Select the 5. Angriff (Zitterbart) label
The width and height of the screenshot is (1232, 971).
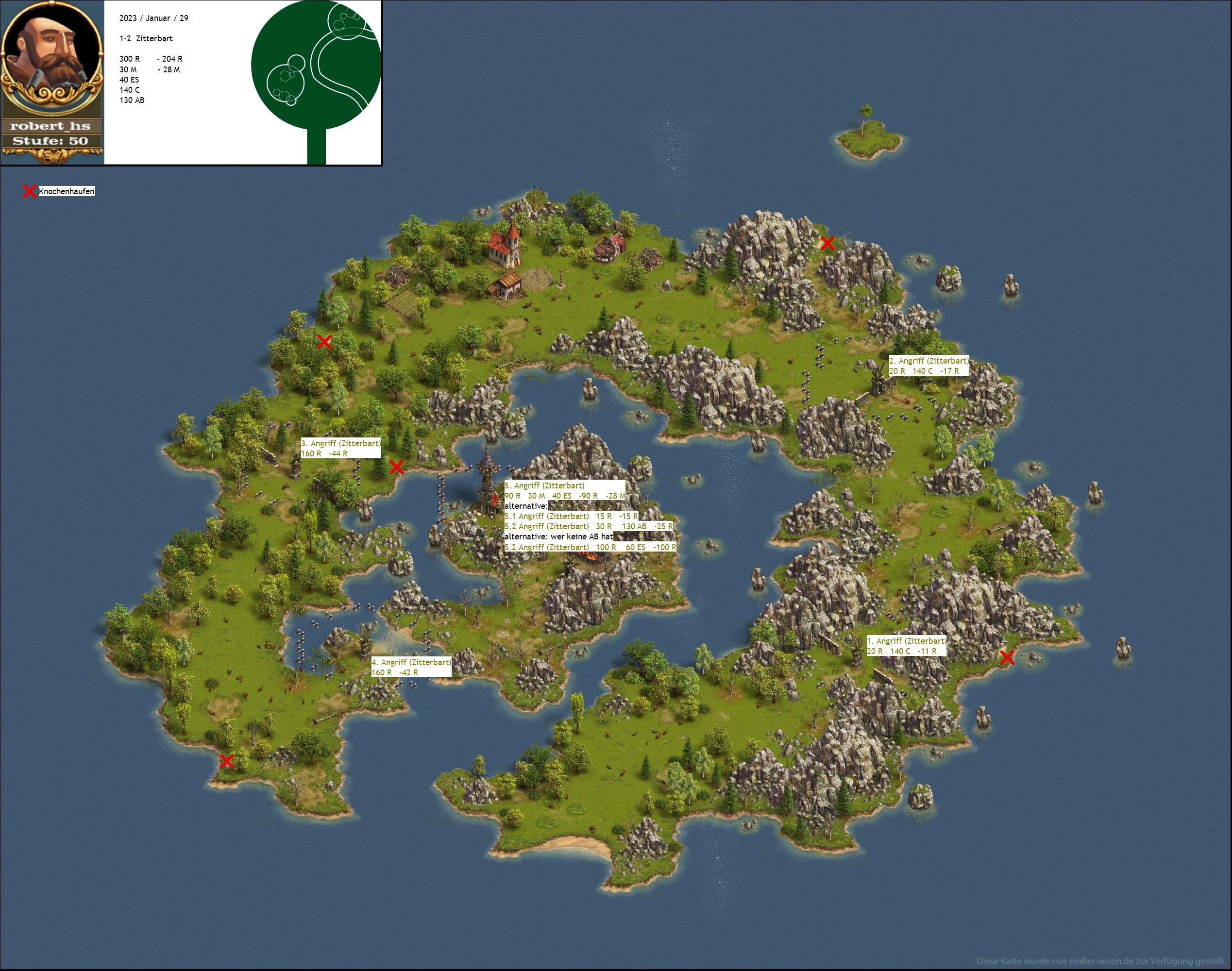click(545, 485)
